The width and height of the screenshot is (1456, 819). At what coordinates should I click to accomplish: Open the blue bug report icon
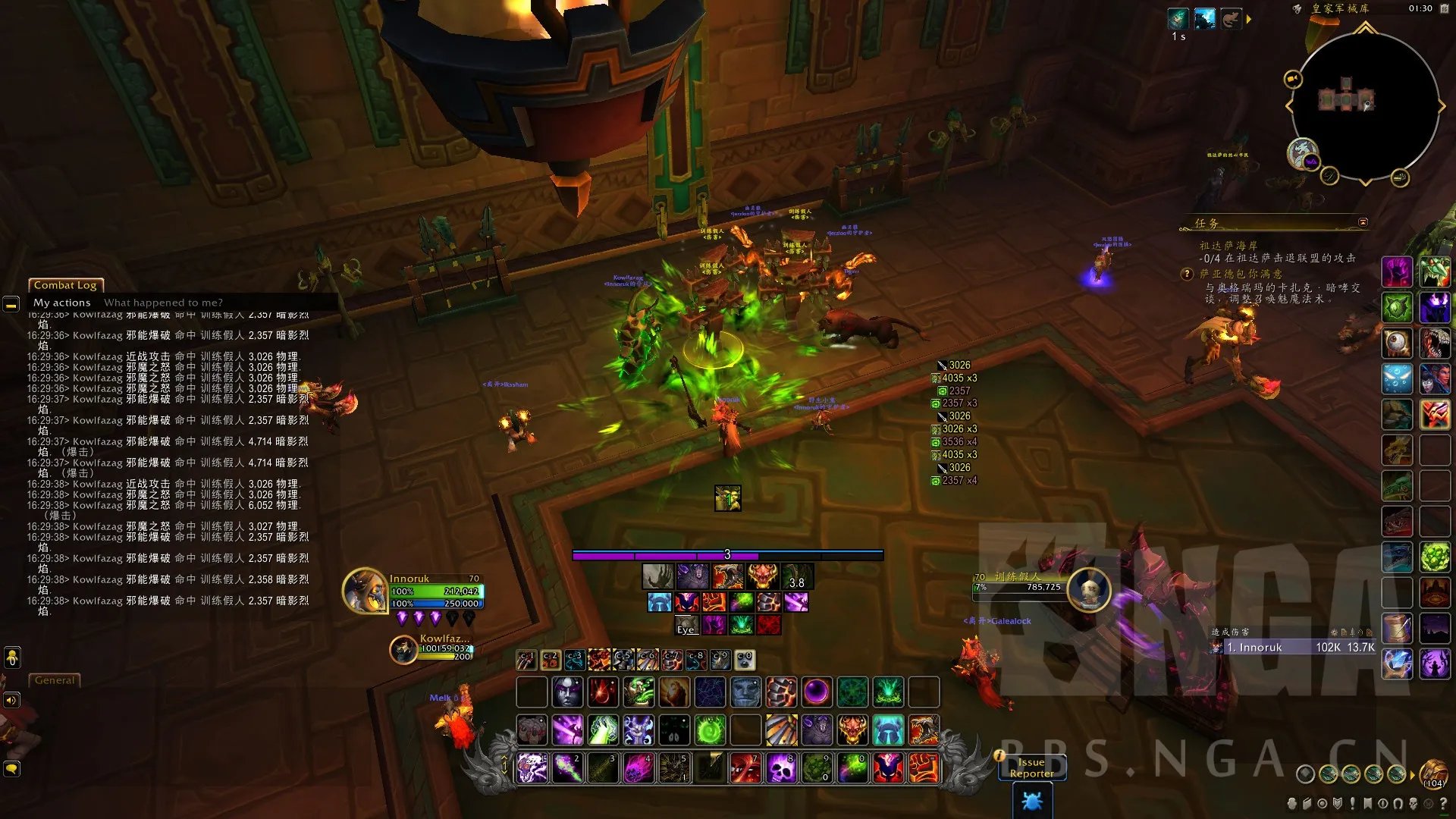tap(1031, 801)
